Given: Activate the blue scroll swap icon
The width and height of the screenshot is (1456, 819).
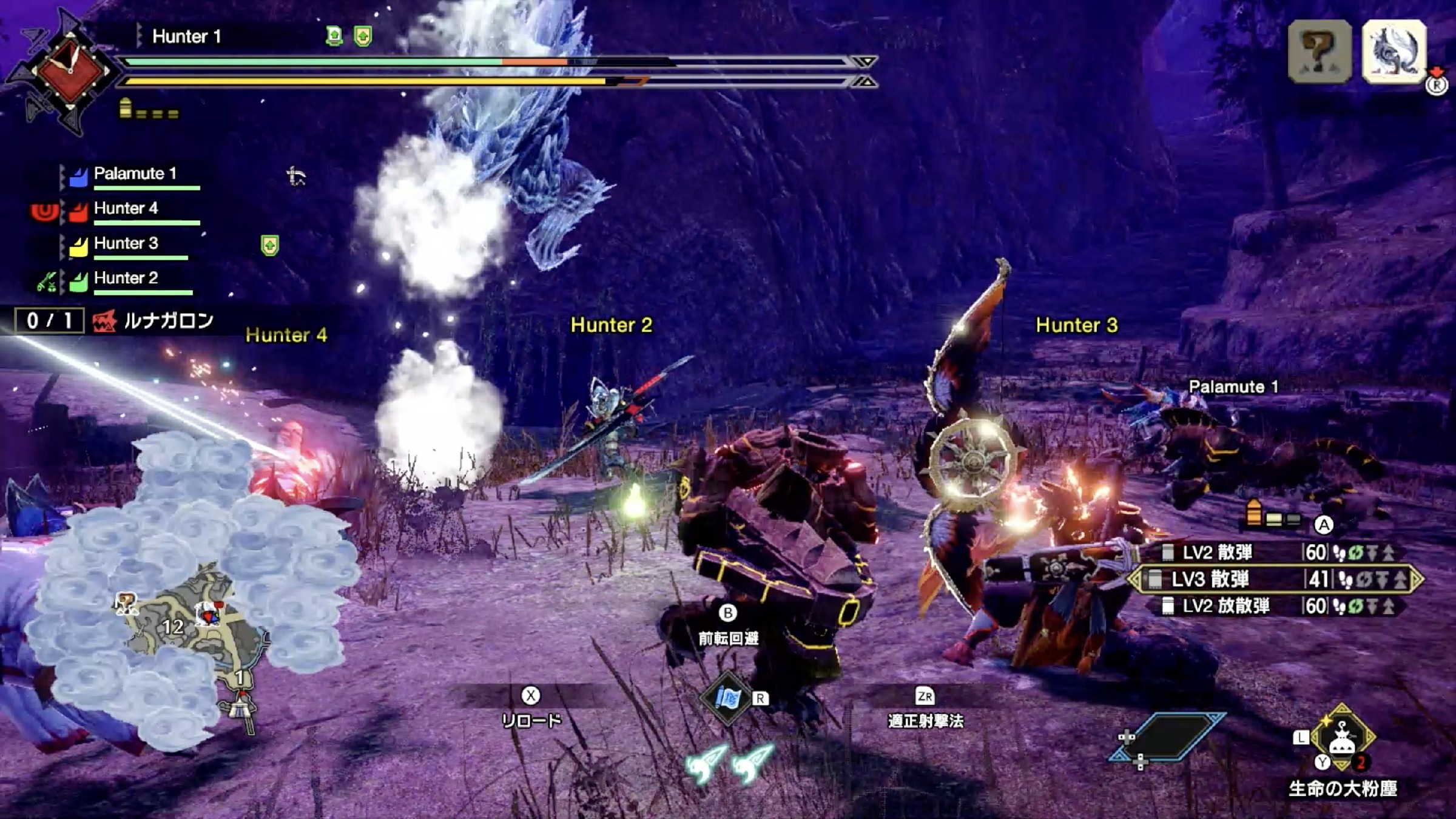Looking at the screenshot, I should (726, 698).
